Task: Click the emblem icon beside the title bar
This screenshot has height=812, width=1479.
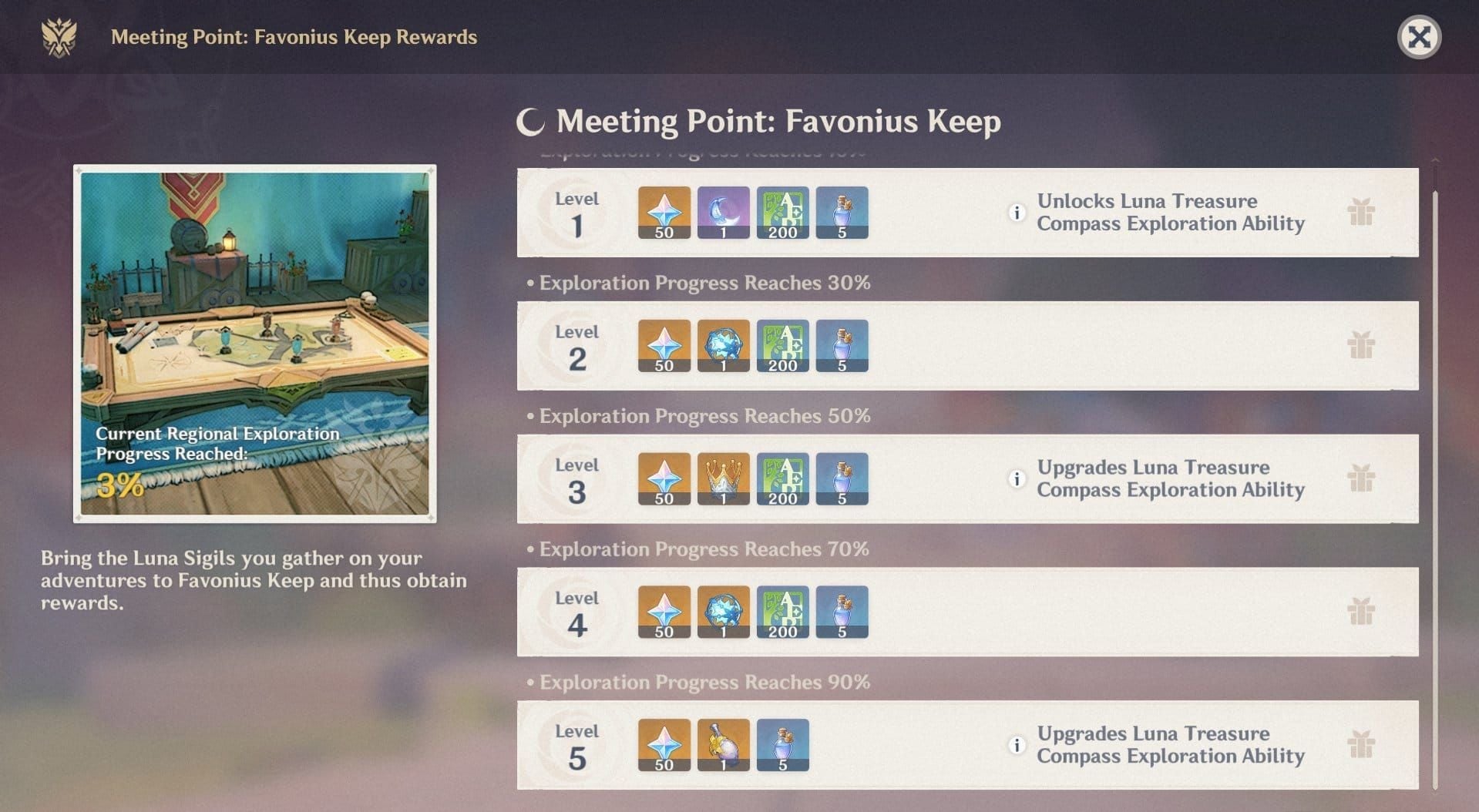Action: 60,36
